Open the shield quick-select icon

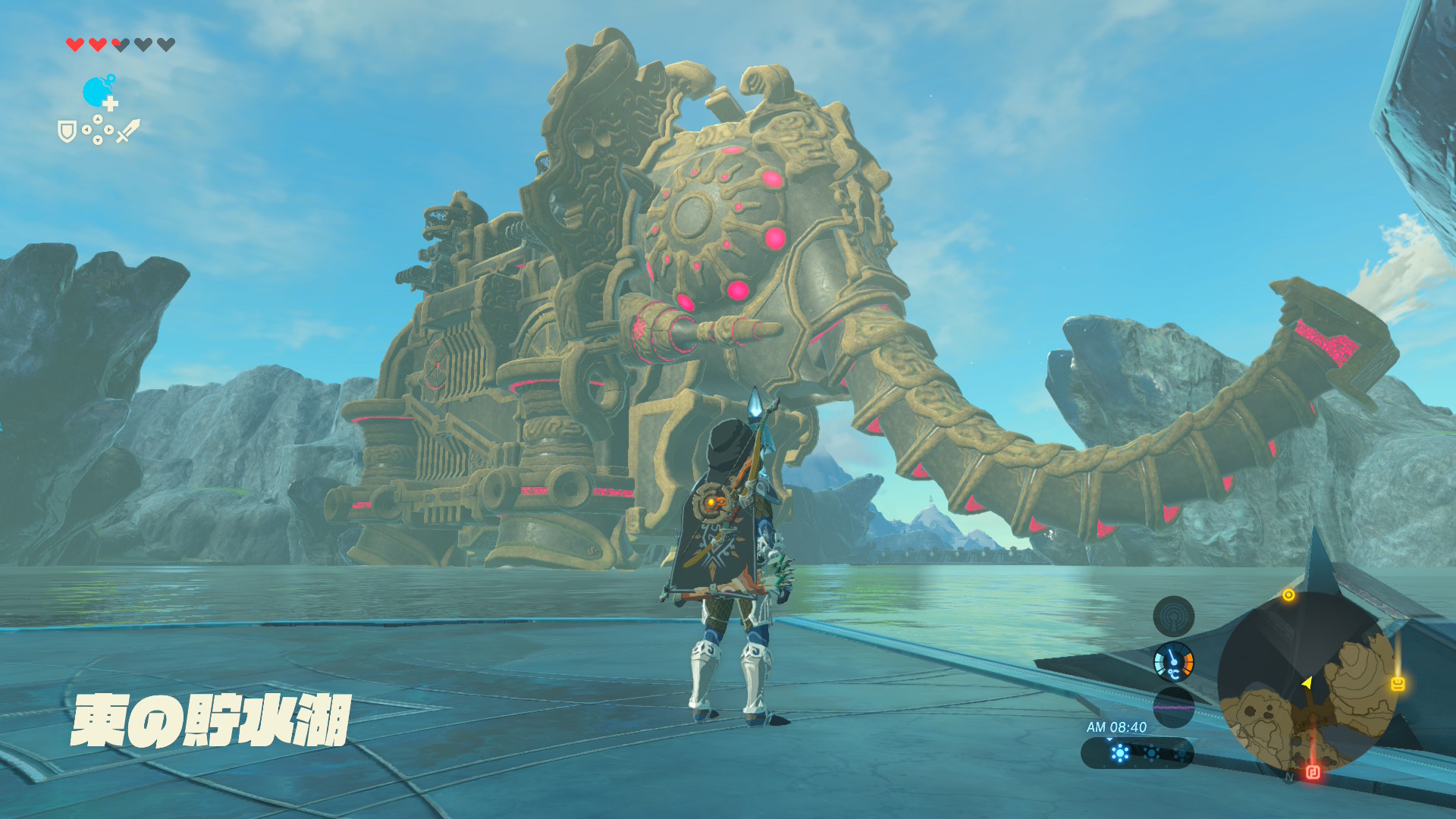pos(67,132)
